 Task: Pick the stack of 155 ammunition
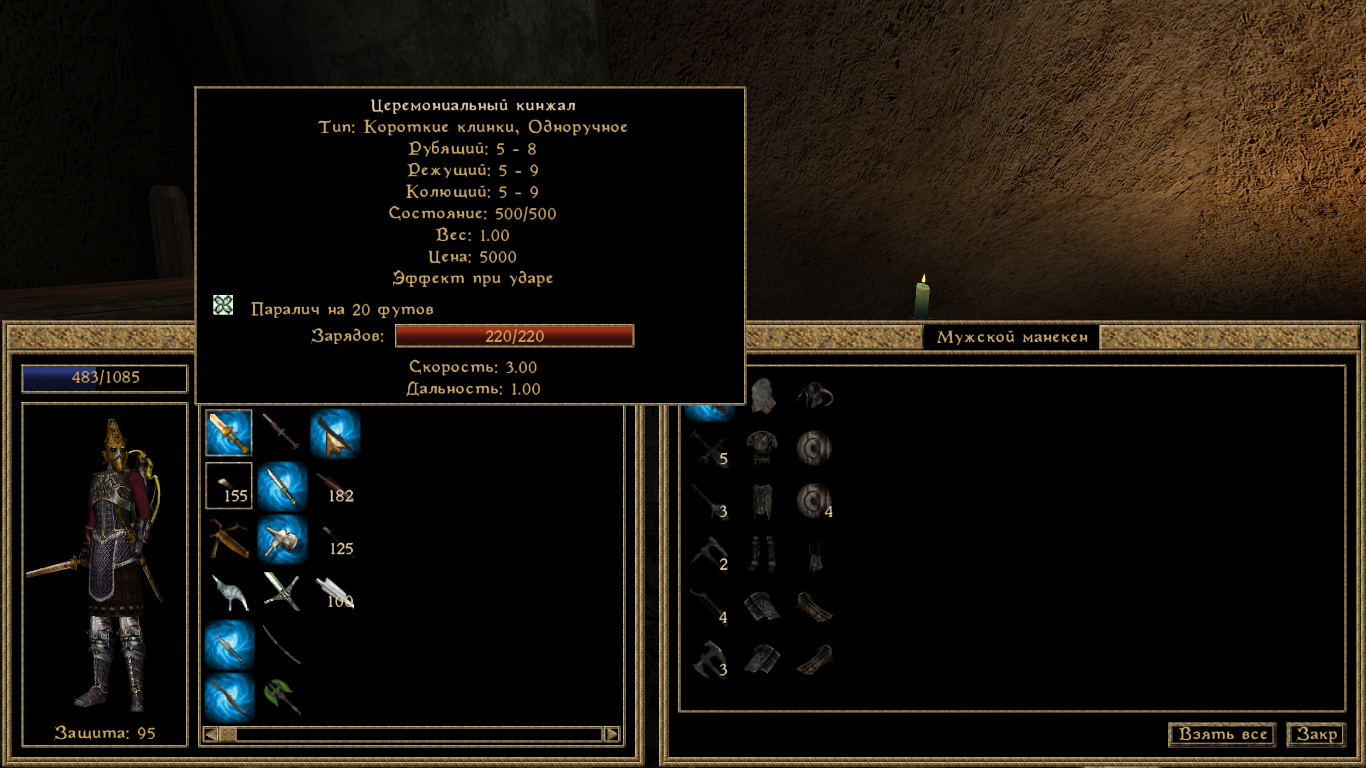pyautogui.click(x=229, y=486)
